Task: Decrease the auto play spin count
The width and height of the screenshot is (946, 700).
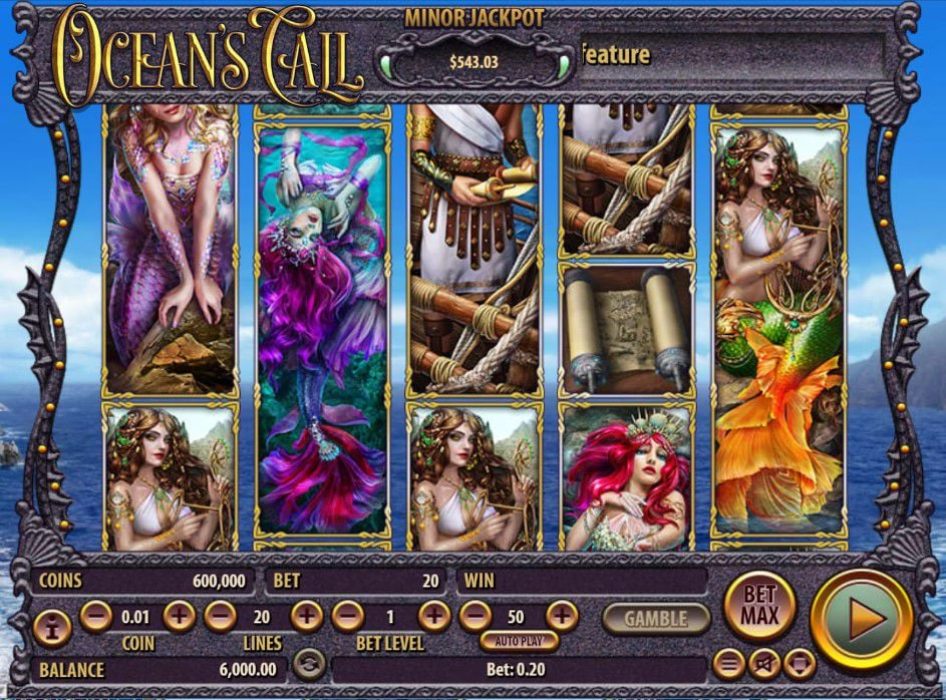Action: (x=476, y=616)
